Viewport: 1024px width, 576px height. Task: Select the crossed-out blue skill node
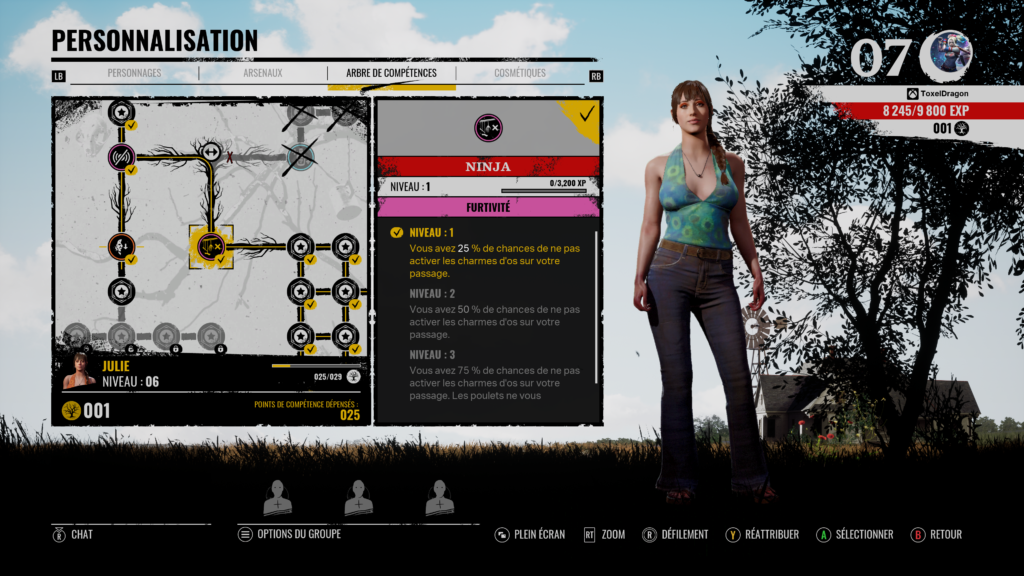pos(300,155)
